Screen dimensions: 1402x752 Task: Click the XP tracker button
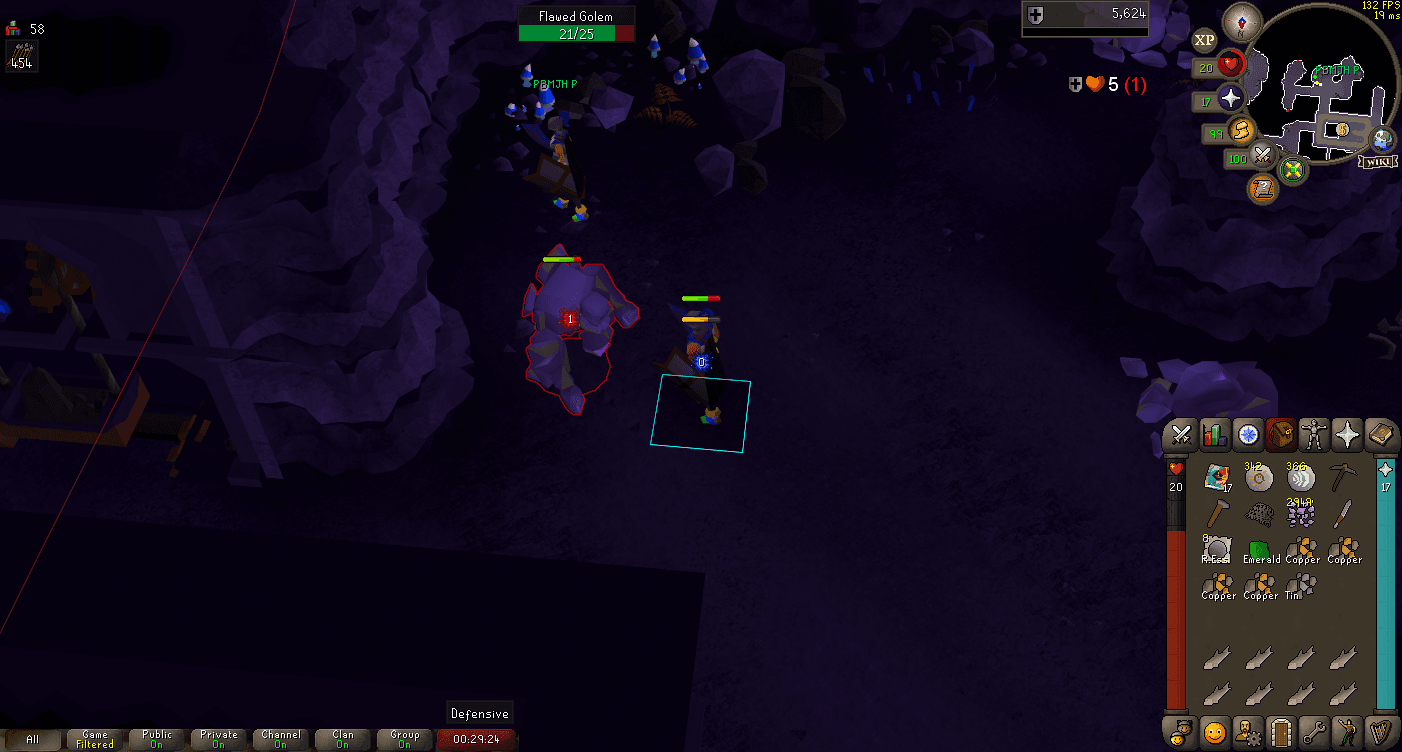pos(1205,40)
